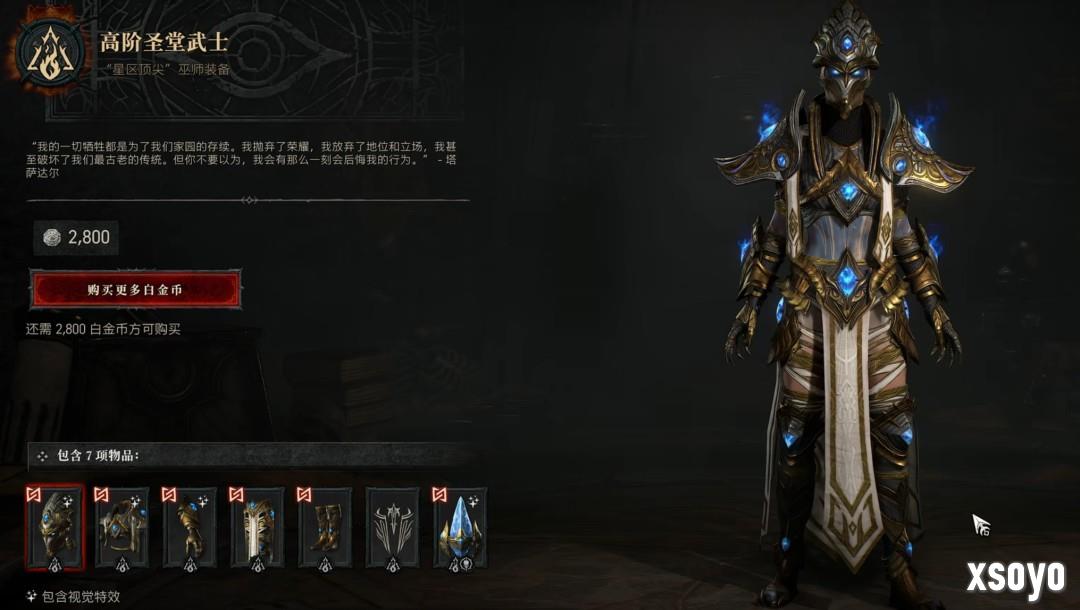Image resolution: width=1080 pixels, height=610 pixels.
Task: Select the blue crystal item thumbnail
Action: (460, 527)
